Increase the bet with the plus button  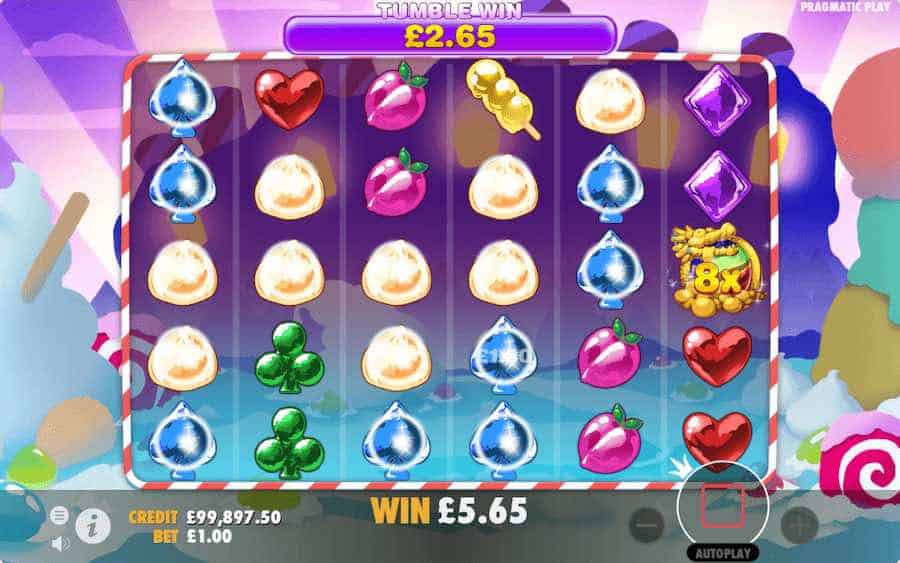pos(799,521)
